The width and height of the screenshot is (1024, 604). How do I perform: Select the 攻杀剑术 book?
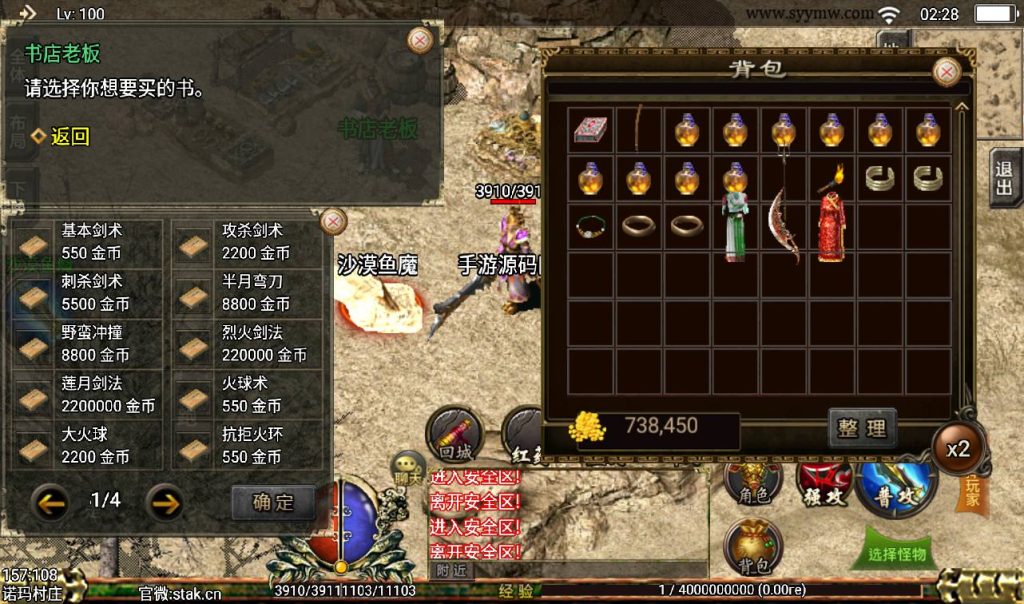tap(247, 242)
